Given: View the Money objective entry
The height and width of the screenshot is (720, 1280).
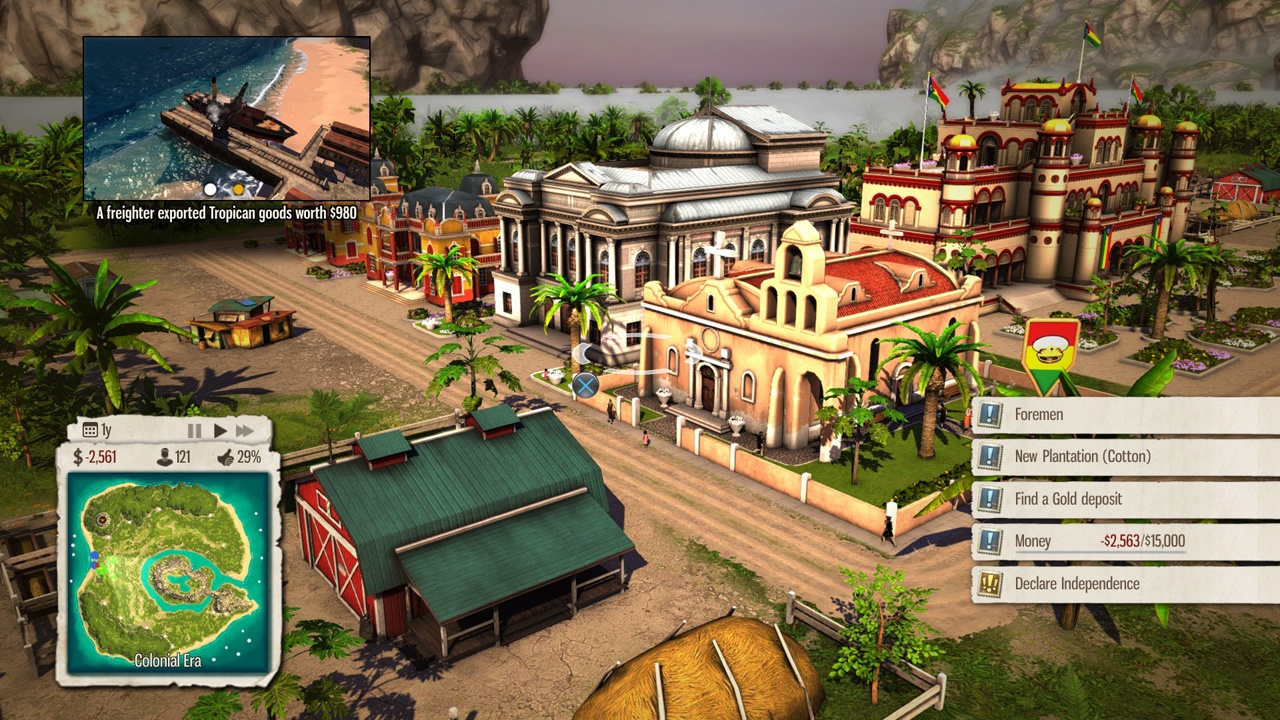Looking at the screenshot, I should coord(1125,541).
